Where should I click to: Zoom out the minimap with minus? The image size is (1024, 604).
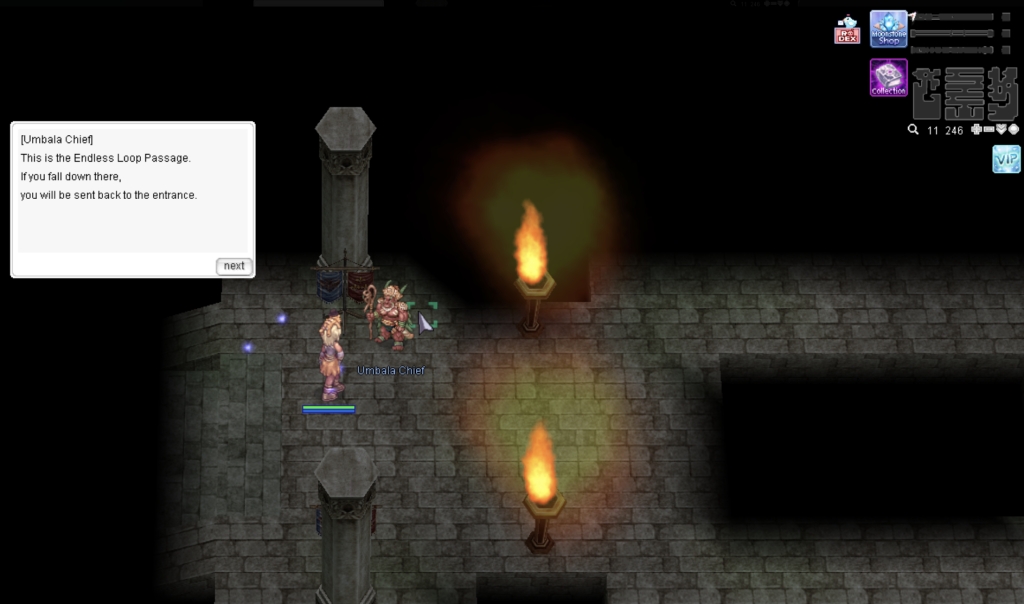pyautogui.click(x=989, y=130)
